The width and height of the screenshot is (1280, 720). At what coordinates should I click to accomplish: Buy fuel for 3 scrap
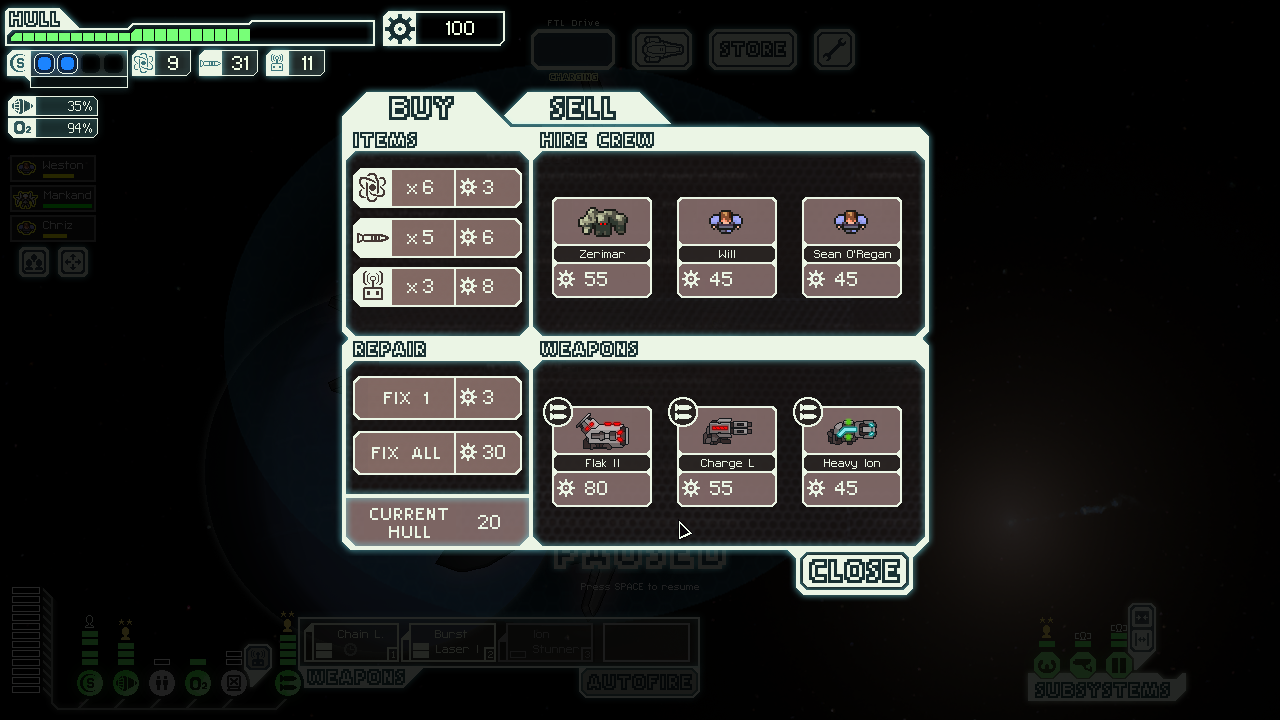pos(437,188)
